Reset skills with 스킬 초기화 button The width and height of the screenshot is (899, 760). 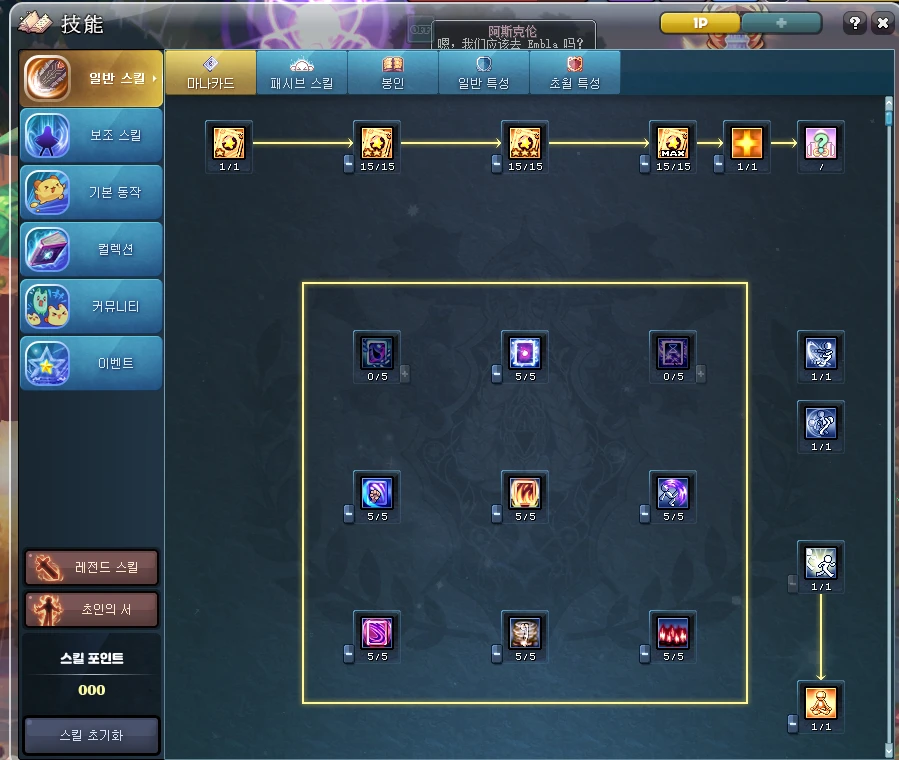pos(92,735)
